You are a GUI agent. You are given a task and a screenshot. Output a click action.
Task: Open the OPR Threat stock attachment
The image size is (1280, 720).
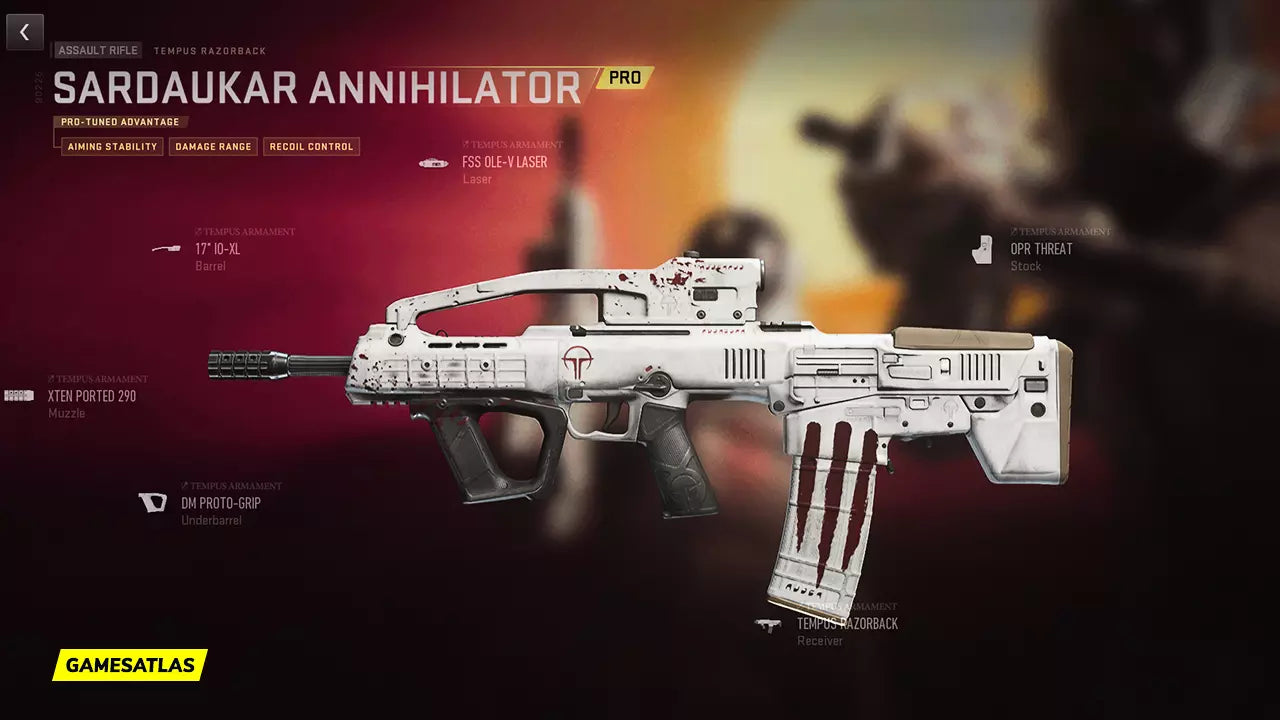pyautogui.click(x=1040, y=249)
